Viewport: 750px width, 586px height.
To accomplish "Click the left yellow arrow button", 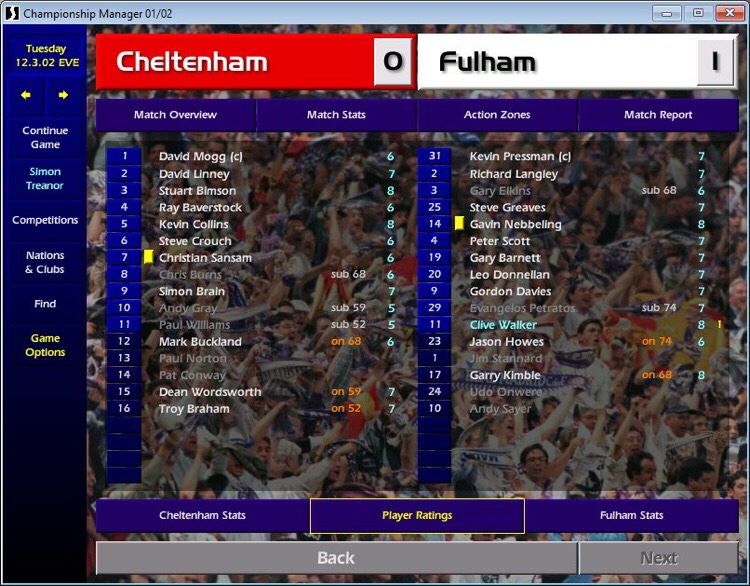I will [26, 95].
